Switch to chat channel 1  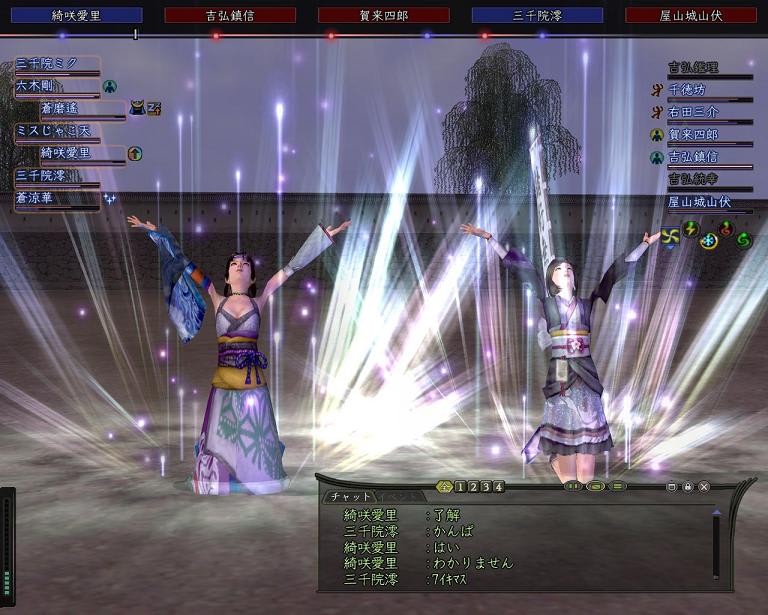click(459, 487)
